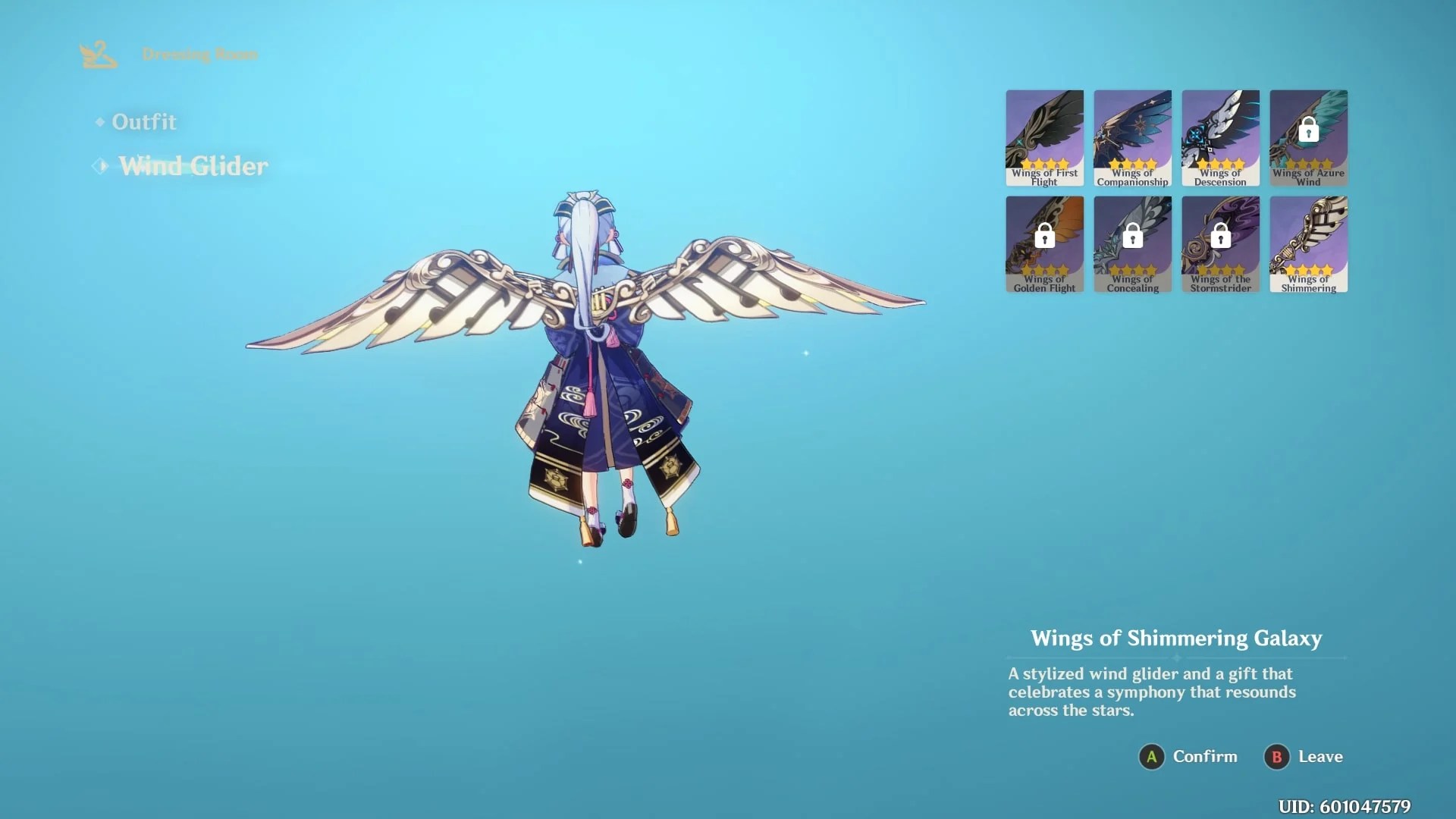Switch to the Outfit tab
This screenshot has height=819, width=1456.
pos(143,122)
